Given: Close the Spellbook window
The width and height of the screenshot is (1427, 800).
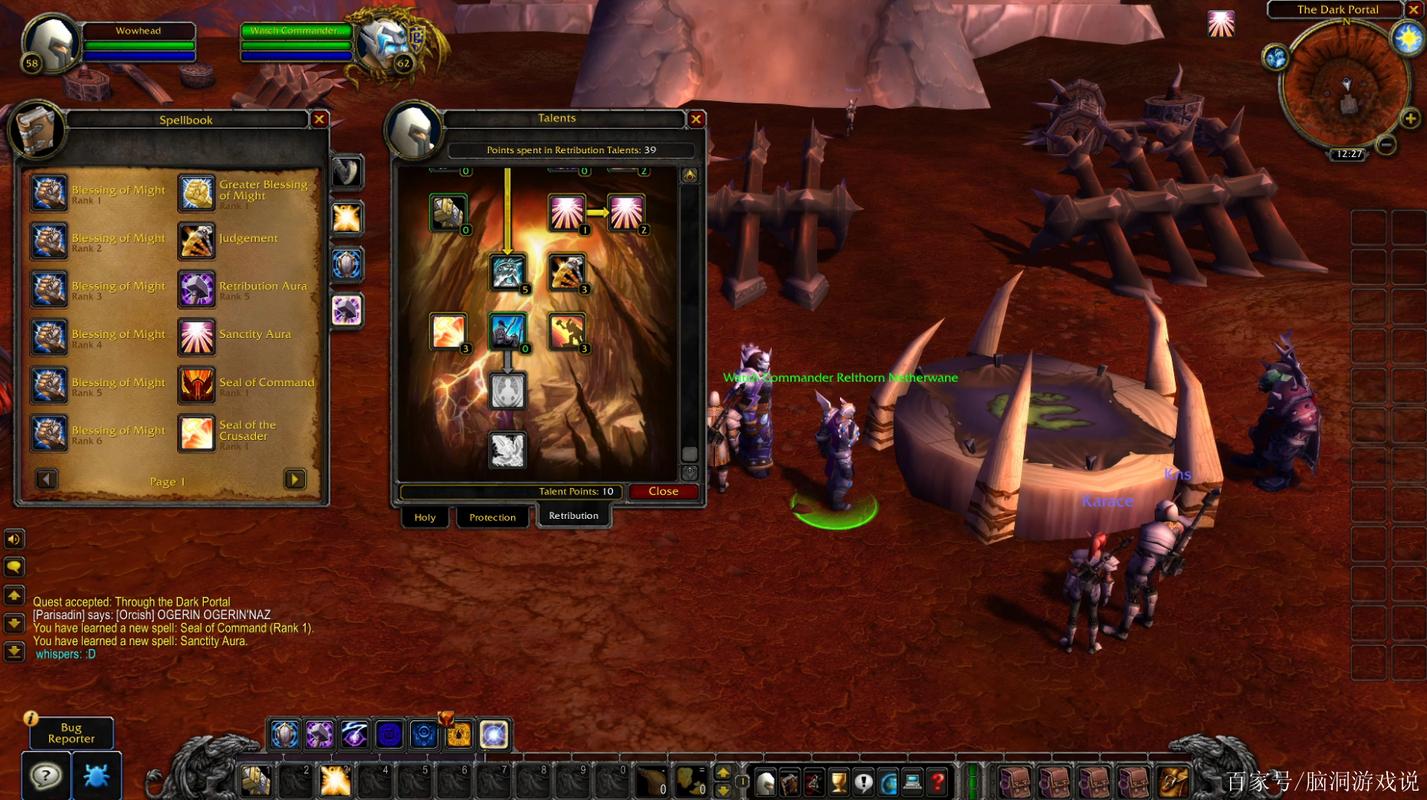Looking at the screenshot, I should point(319,119).
